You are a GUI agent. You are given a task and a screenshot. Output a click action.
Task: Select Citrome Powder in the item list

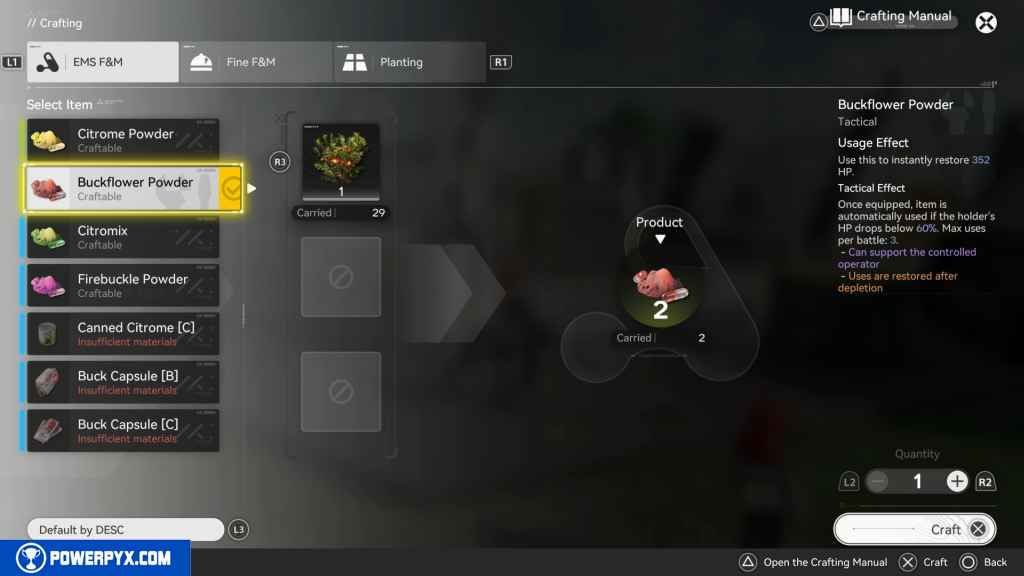pyautogui.click(x=123, y=140)
